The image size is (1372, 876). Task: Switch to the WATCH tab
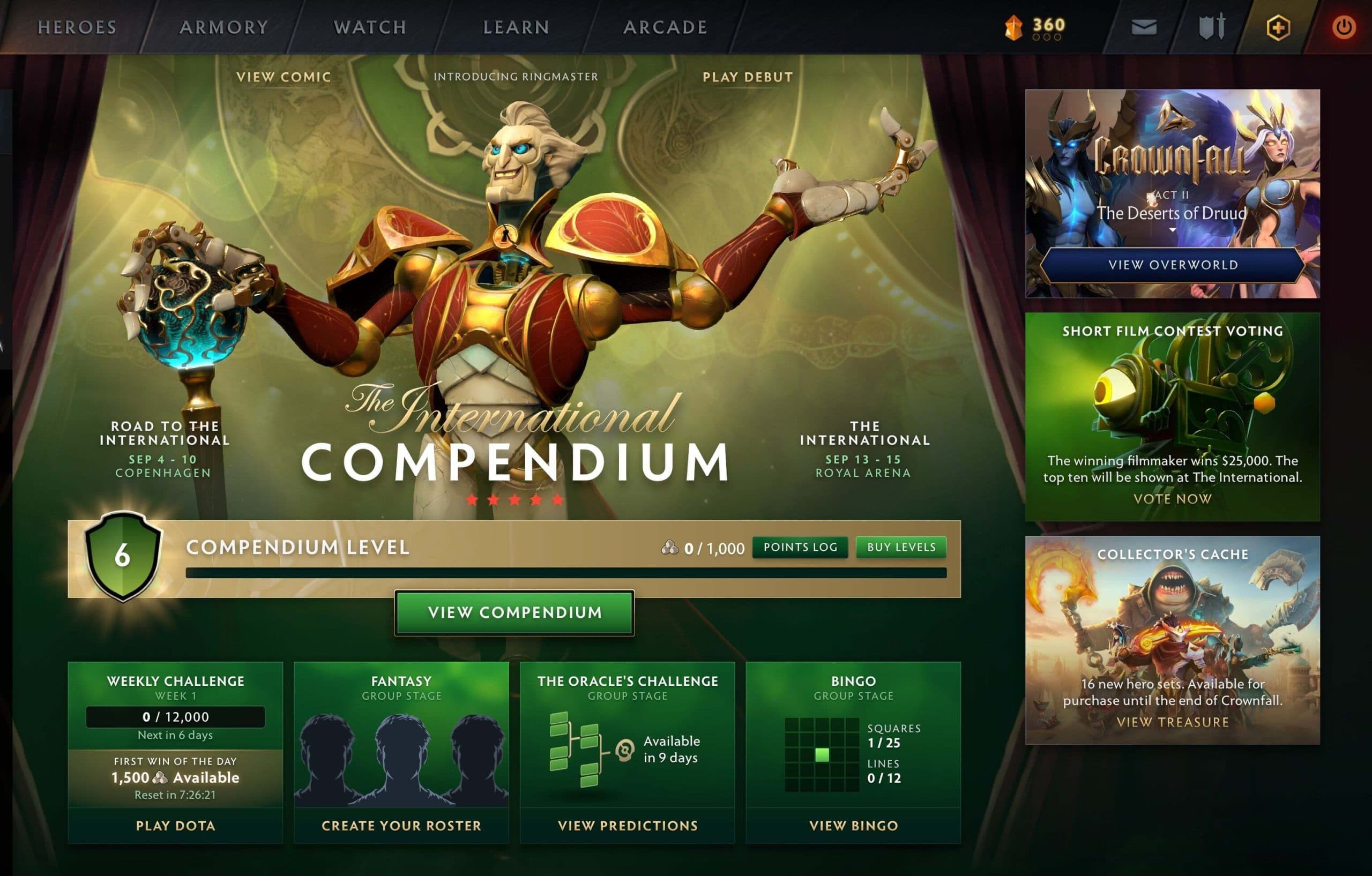pos(370,27)
